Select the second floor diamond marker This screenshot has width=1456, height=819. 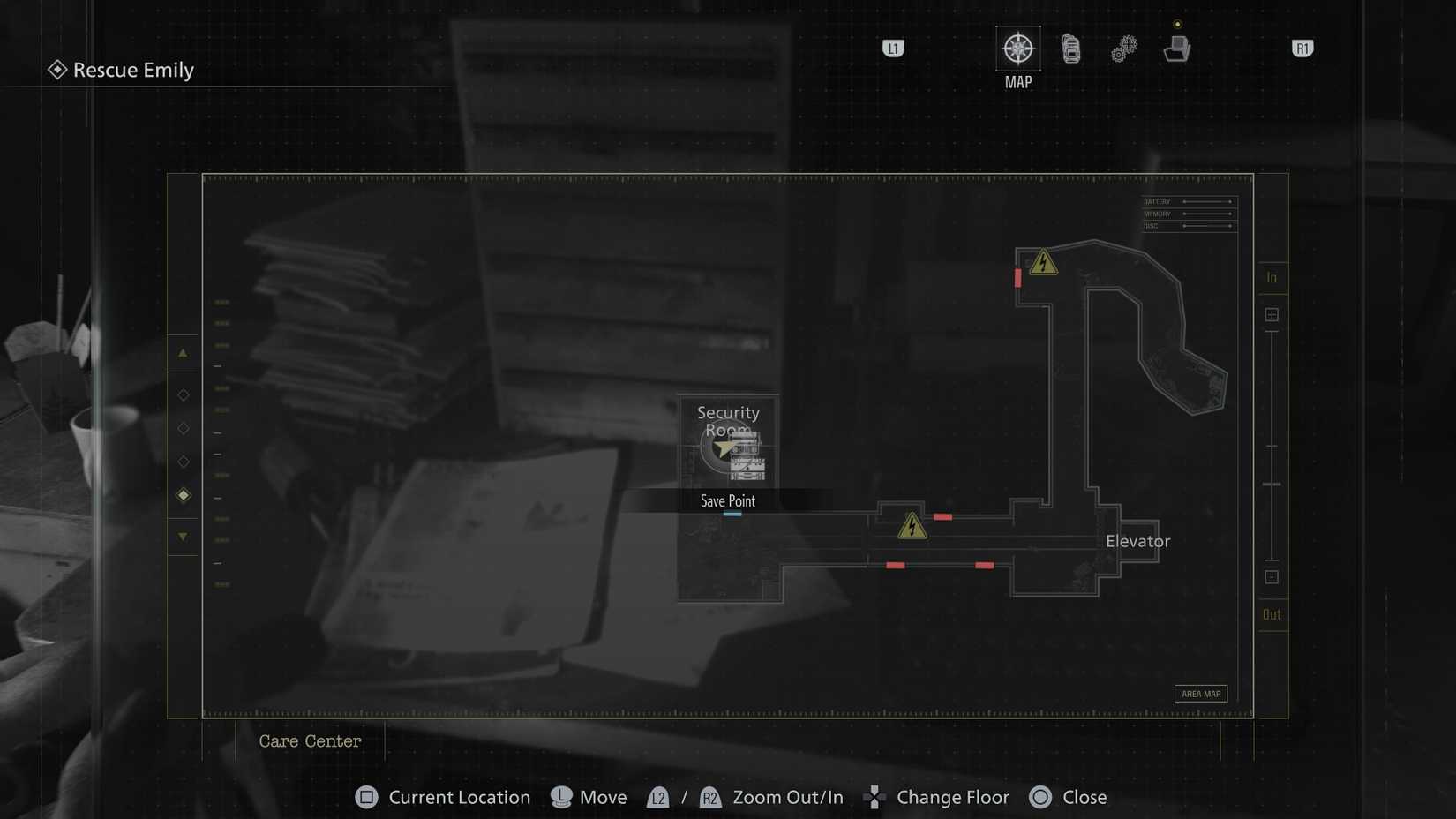[x=184, y=428]
